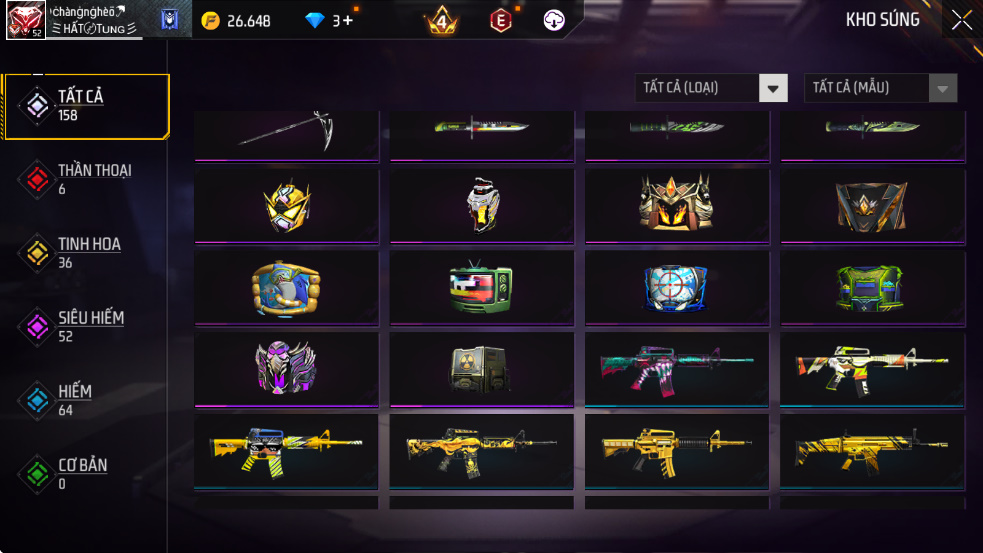Select the purple skull mask skin
Screen dimensions: 983x553
[x=286, y=369]
